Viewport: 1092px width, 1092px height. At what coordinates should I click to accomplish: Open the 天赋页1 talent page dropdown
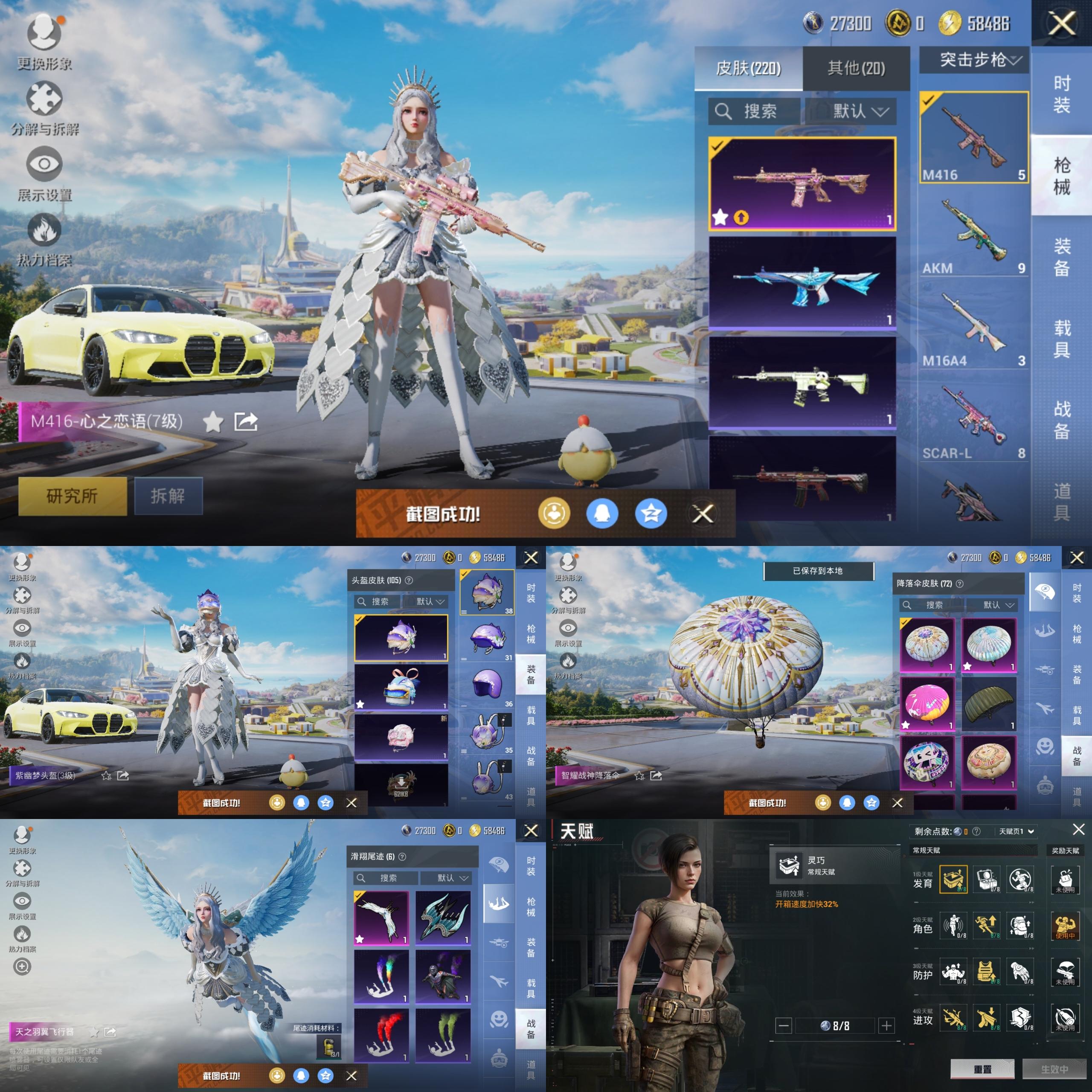(x=1016, y=831)
